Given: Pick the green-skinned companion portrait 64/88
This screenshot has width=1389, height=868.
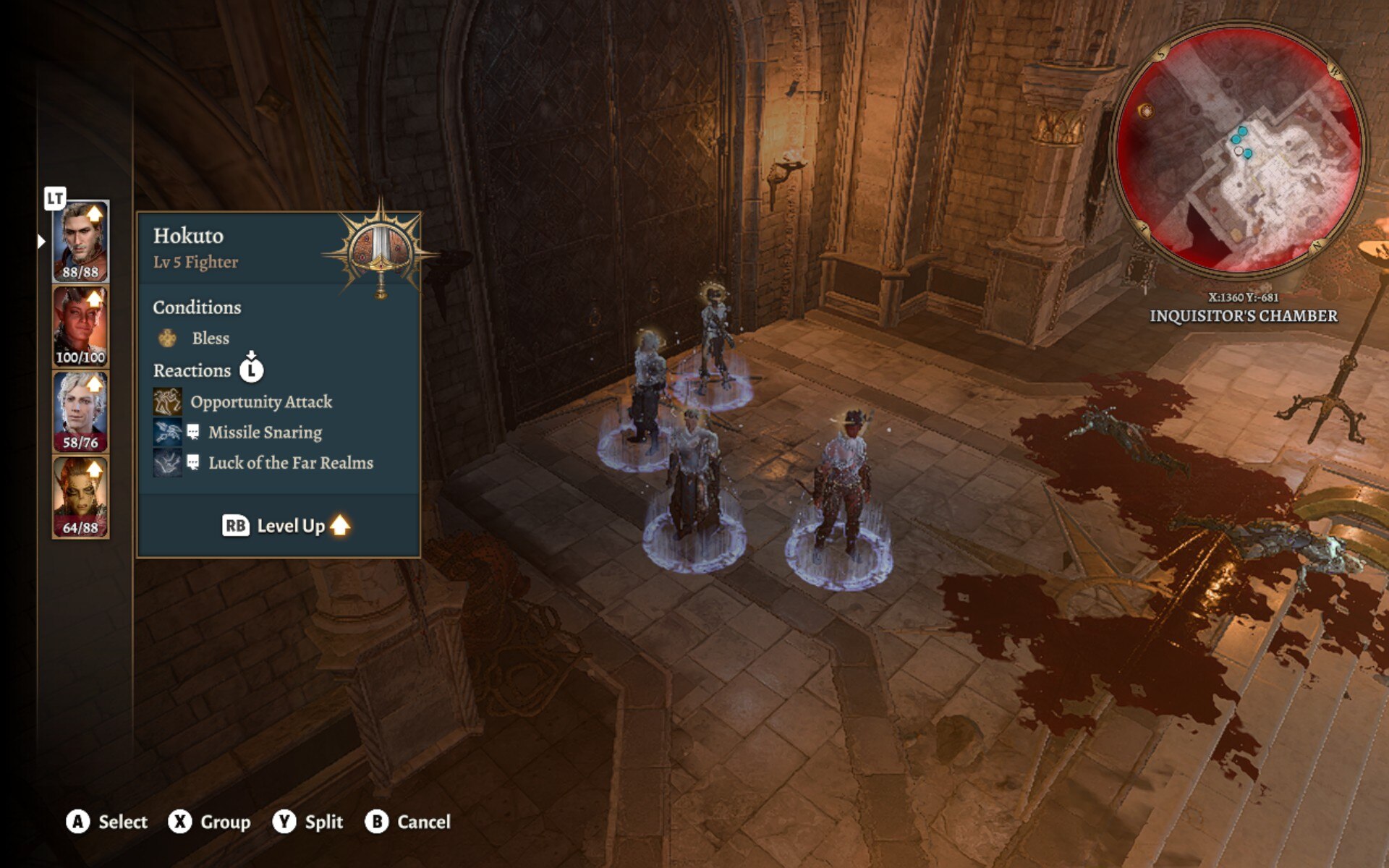Looking at the screenshot, I should point(80,497).
